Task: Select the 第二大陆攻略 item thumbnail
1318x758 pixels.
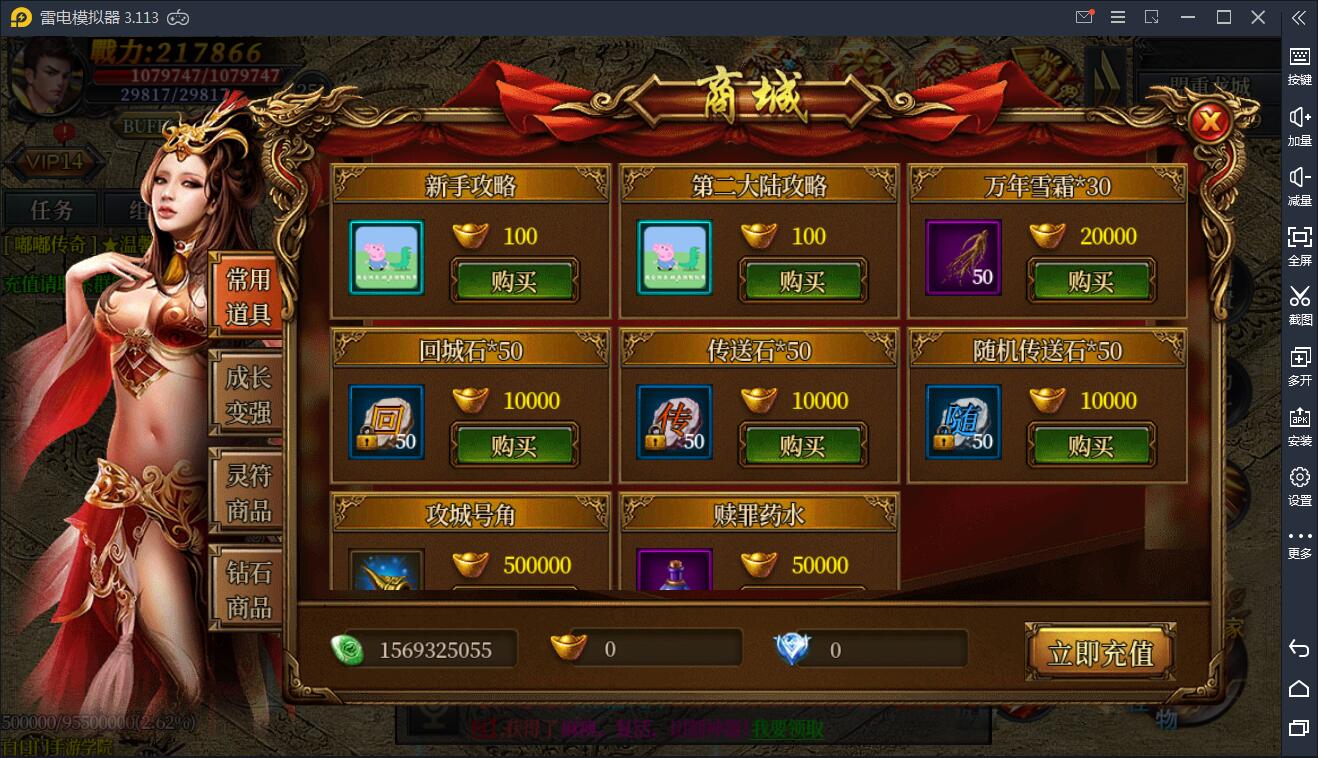Action: 675,258
